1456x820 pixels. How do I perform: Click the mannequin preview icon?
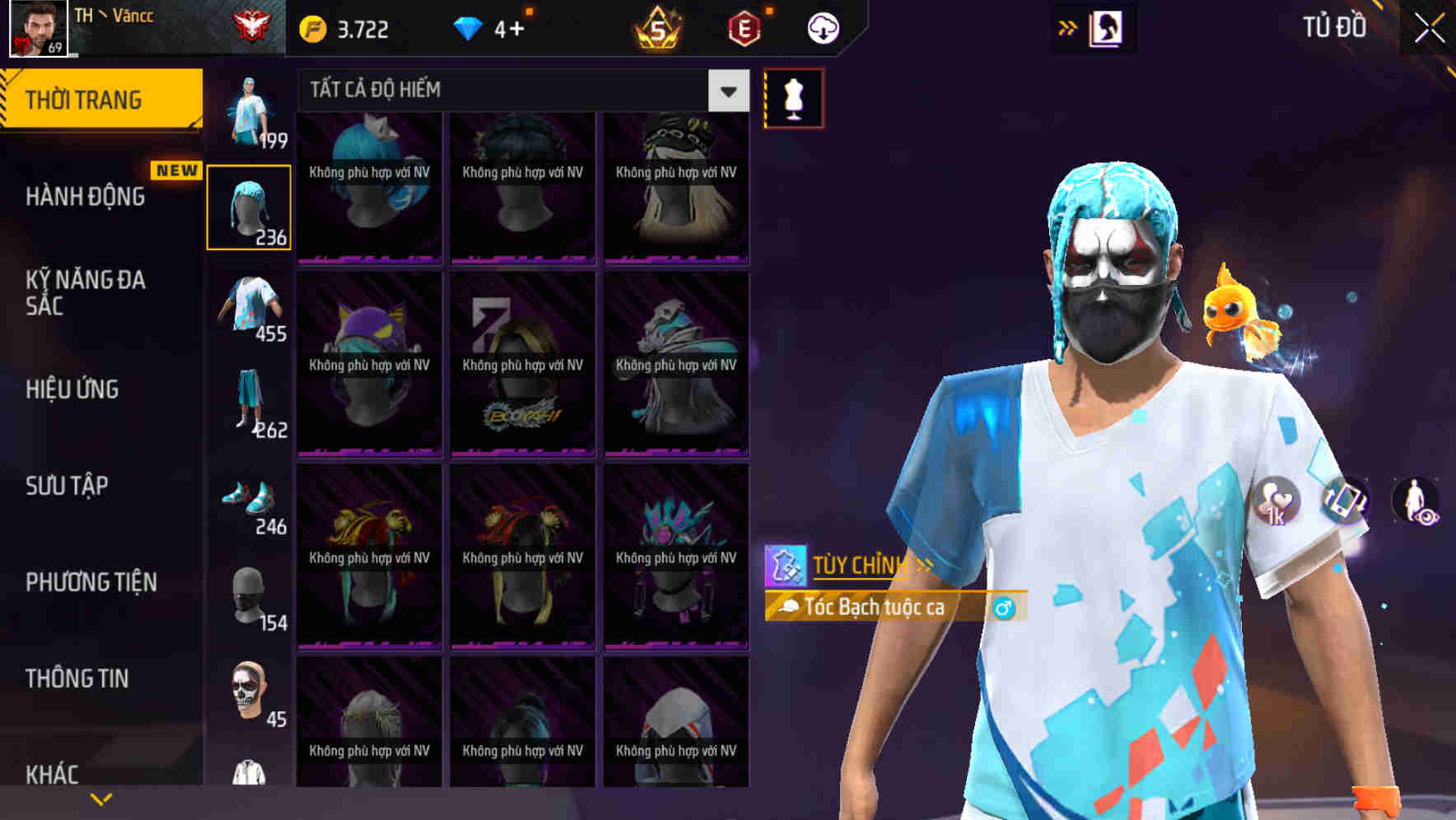[793, 96]
